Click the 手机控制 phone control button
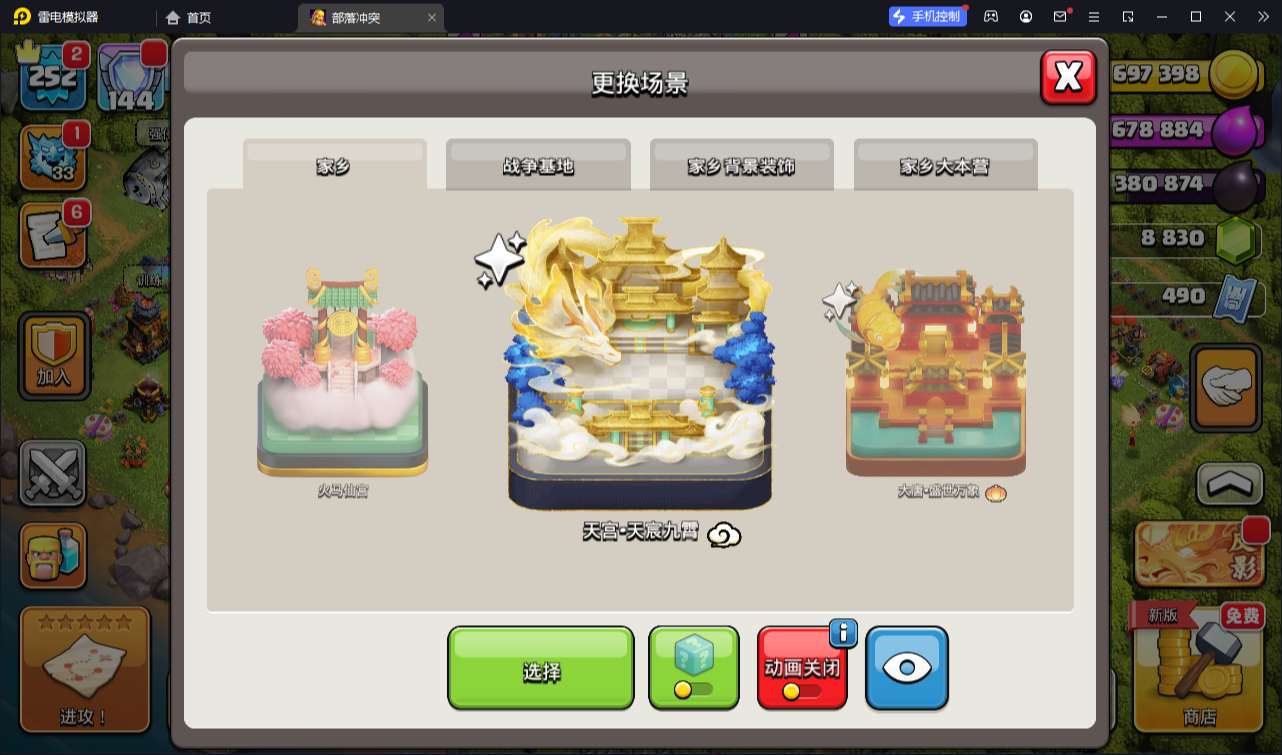Viewport: 1282px width, 755px height. point(927,16)
